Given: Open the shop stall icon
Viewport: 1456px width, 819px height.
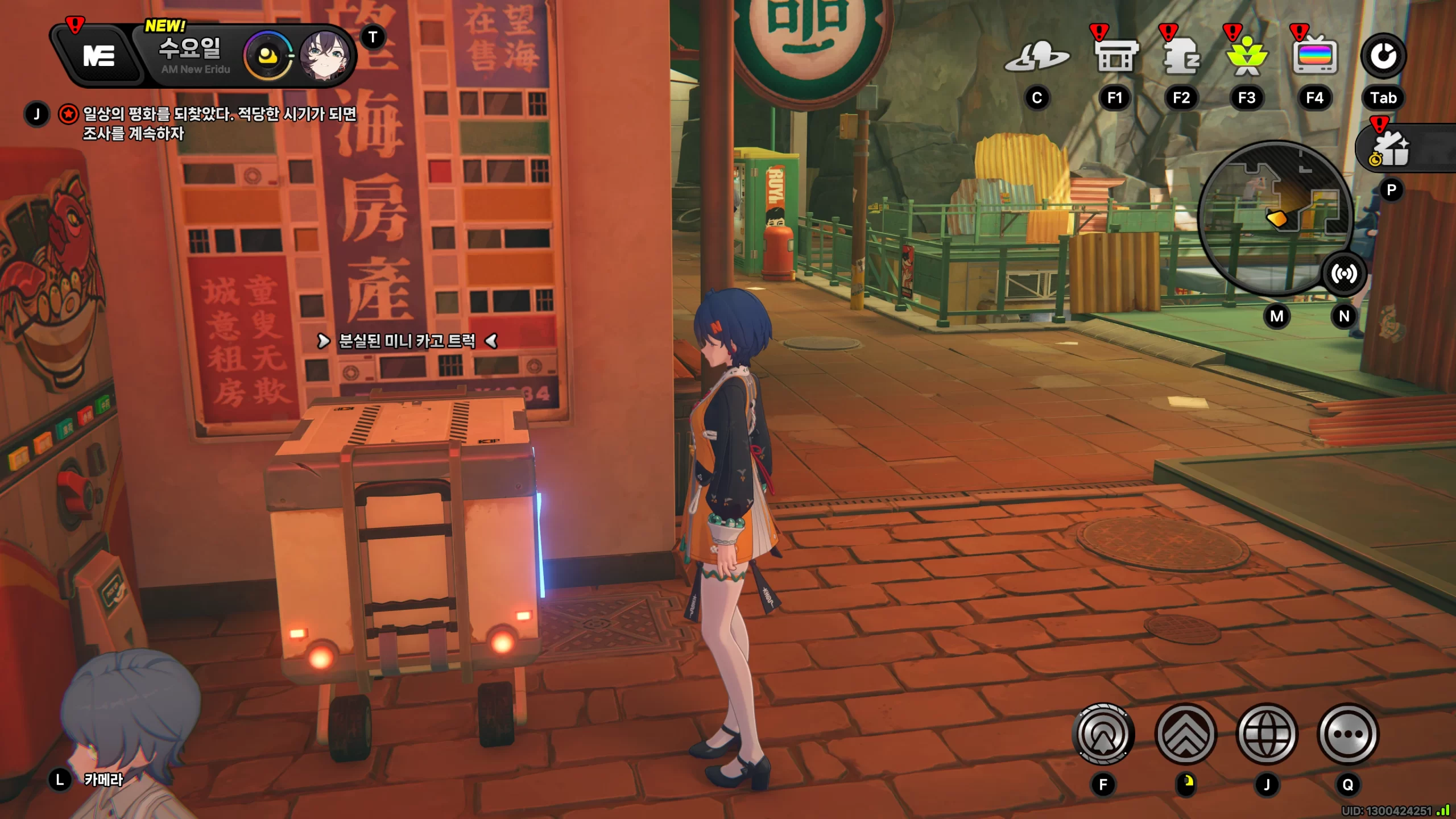Looking at the screenshot, I should tap(1115, 57).
